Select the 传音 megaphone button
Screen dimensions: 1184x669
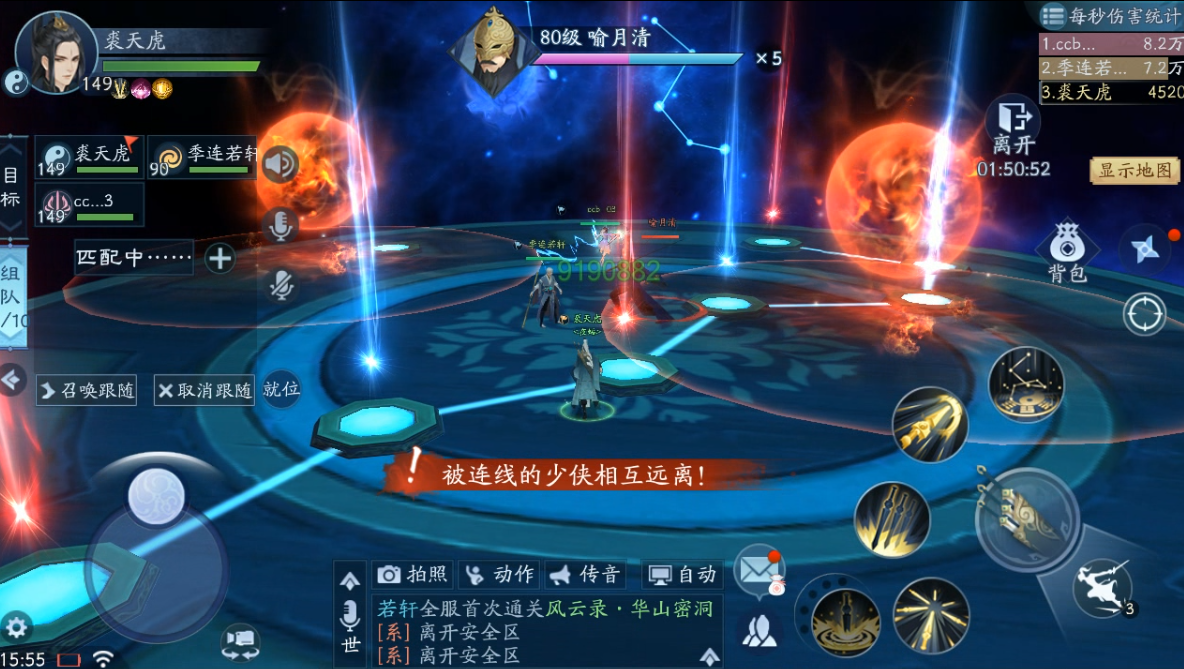[586, 574]
